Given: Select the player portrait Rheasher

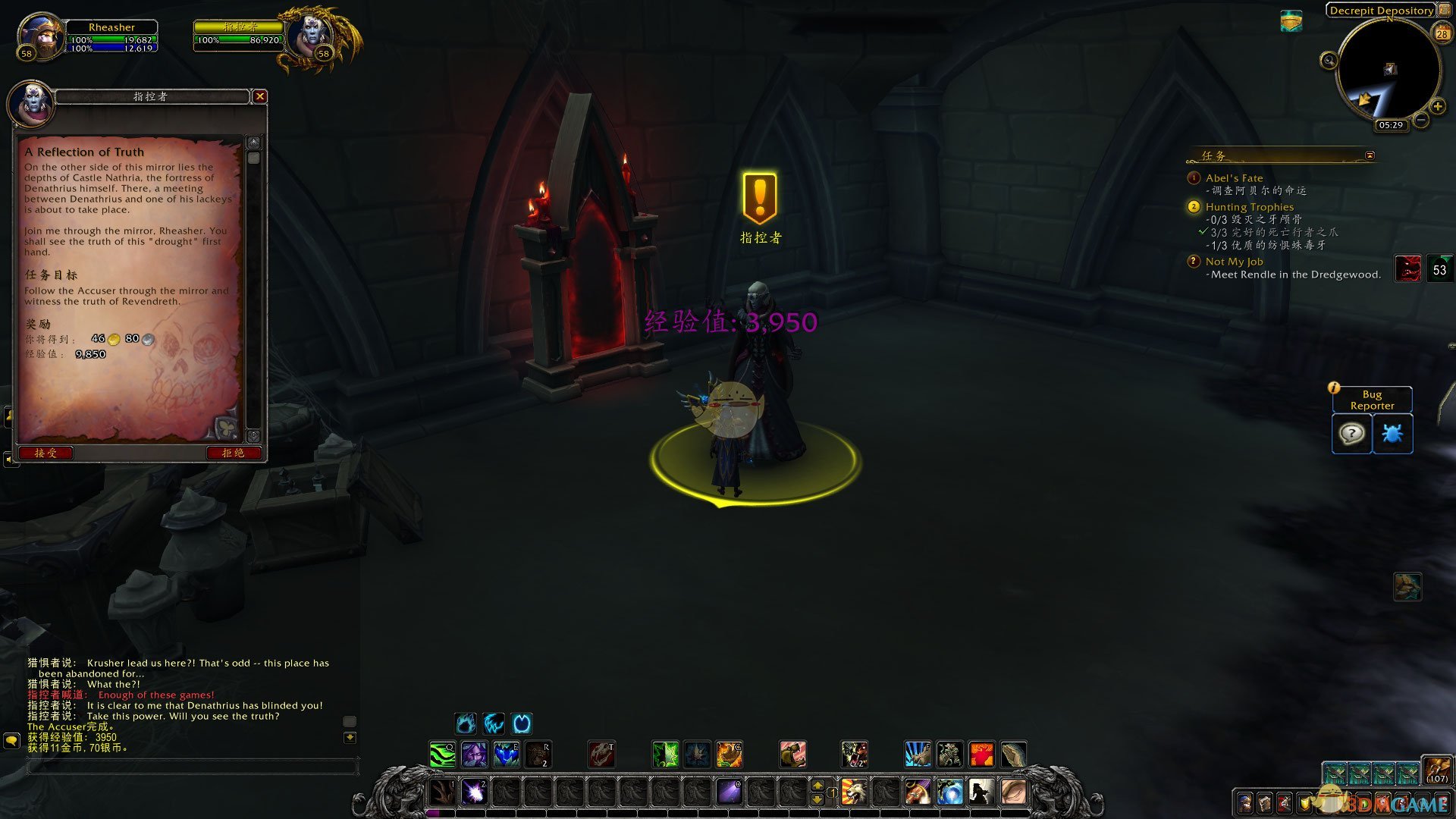Looking at the screenshot, I should tap(41, 36).
